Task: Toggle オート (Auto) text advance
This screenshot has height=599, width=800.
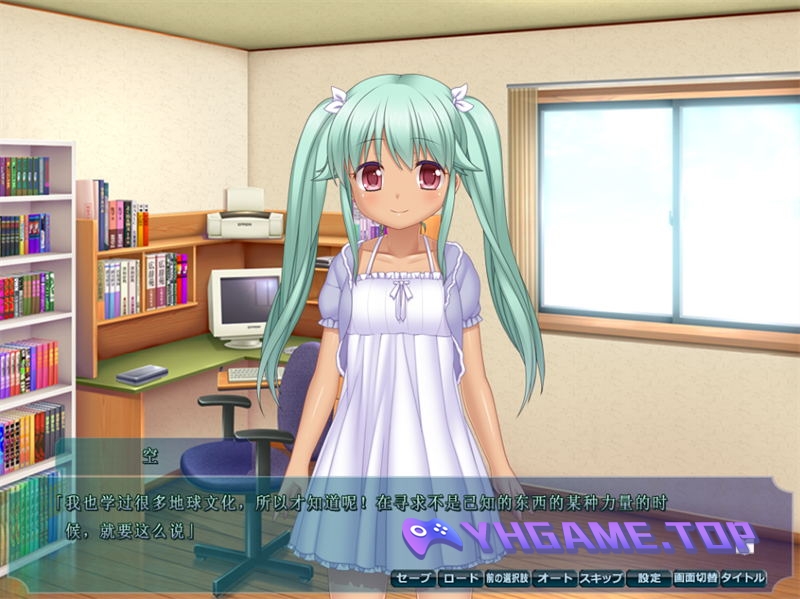Action: click(x=553, y=578)
